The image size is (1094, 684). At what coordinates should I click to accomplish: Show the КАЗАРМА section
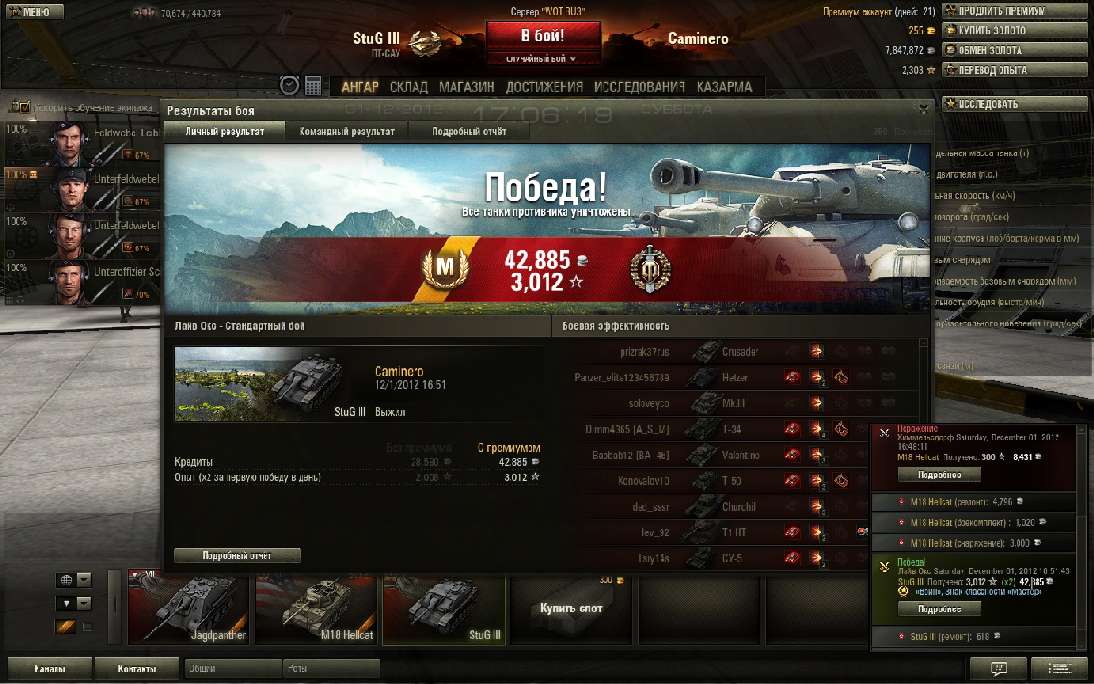pos(724,87)
